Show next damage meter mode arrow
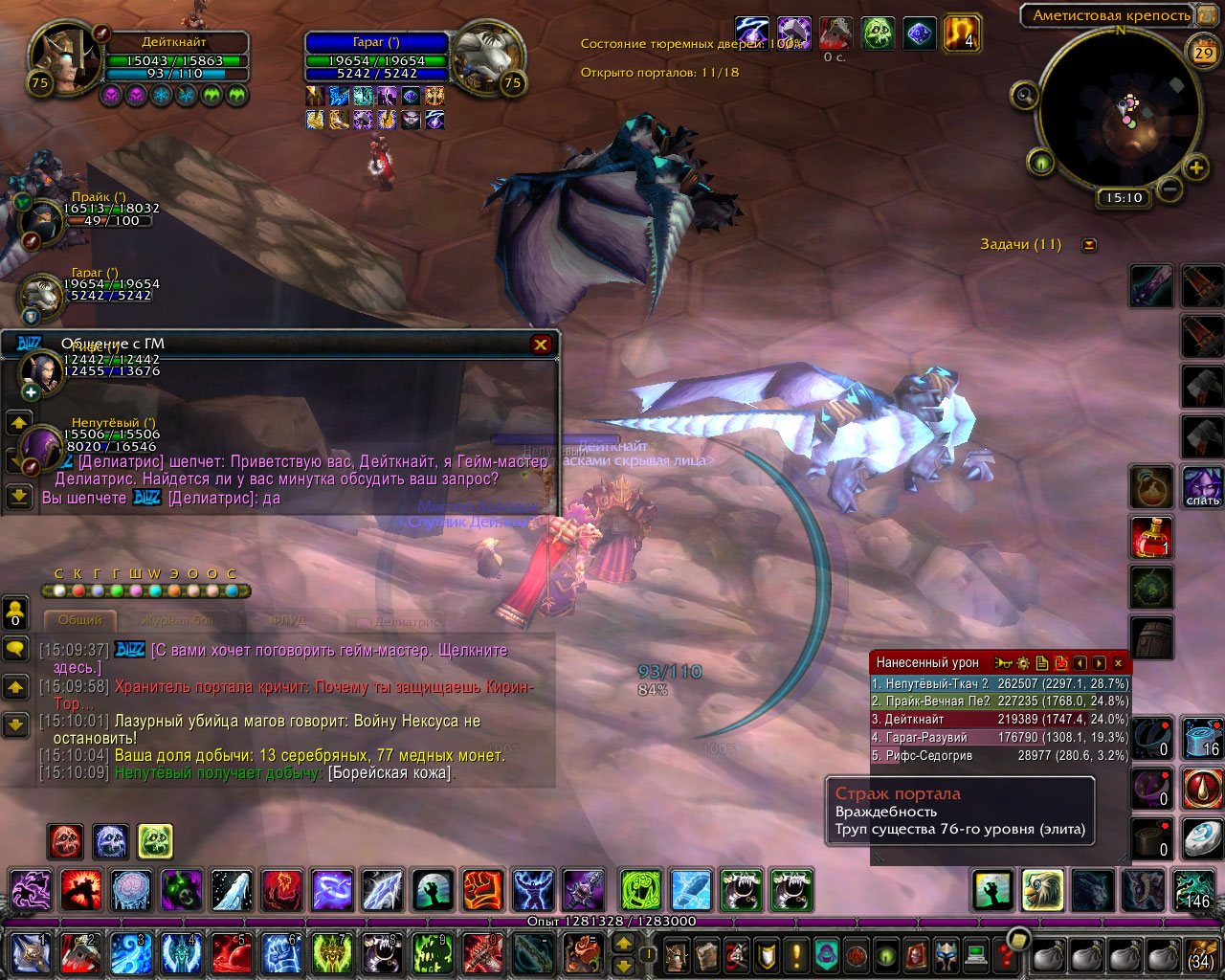Image resolution: width=1225 pixels, height=980 pixels. (1099, 662)
